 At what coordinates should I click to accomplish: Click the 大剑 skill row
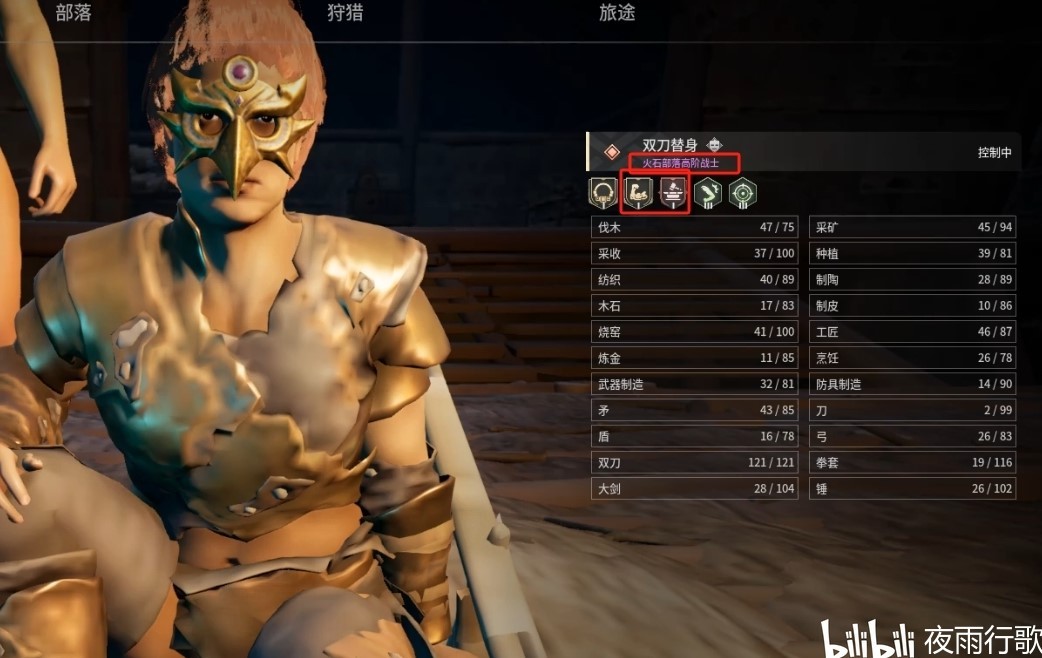pyautogui.click(x=695, y=489)
